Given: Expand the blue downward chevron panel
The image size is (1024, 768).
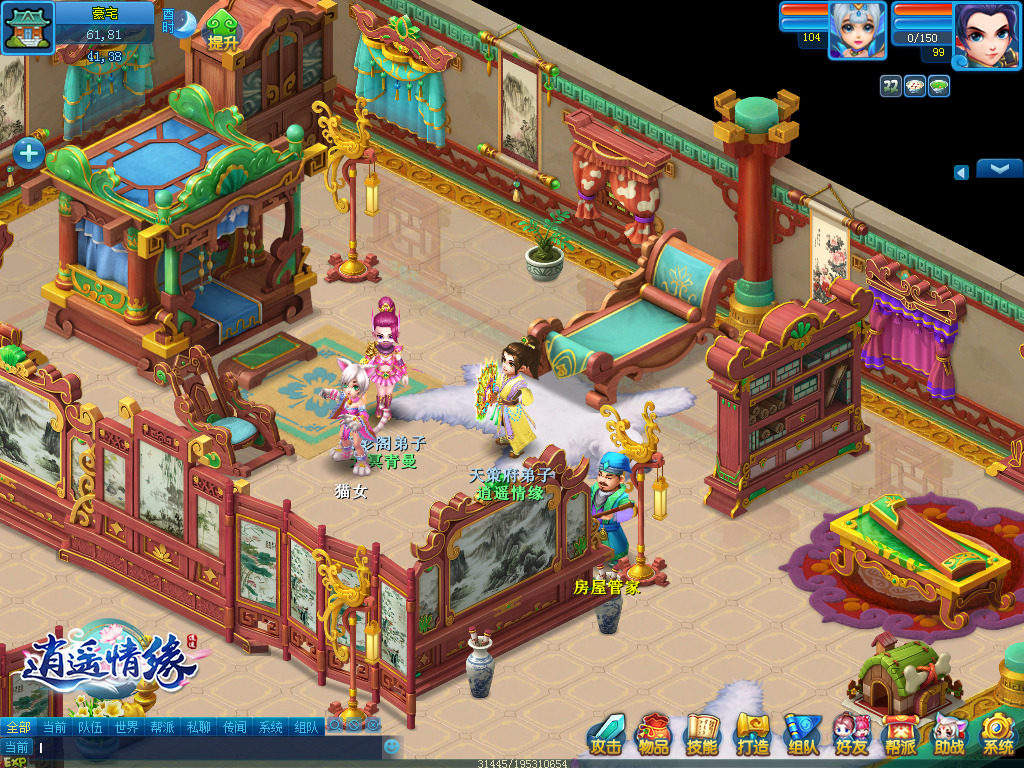Looking at the screenshot, I should (x=998, y=168).
